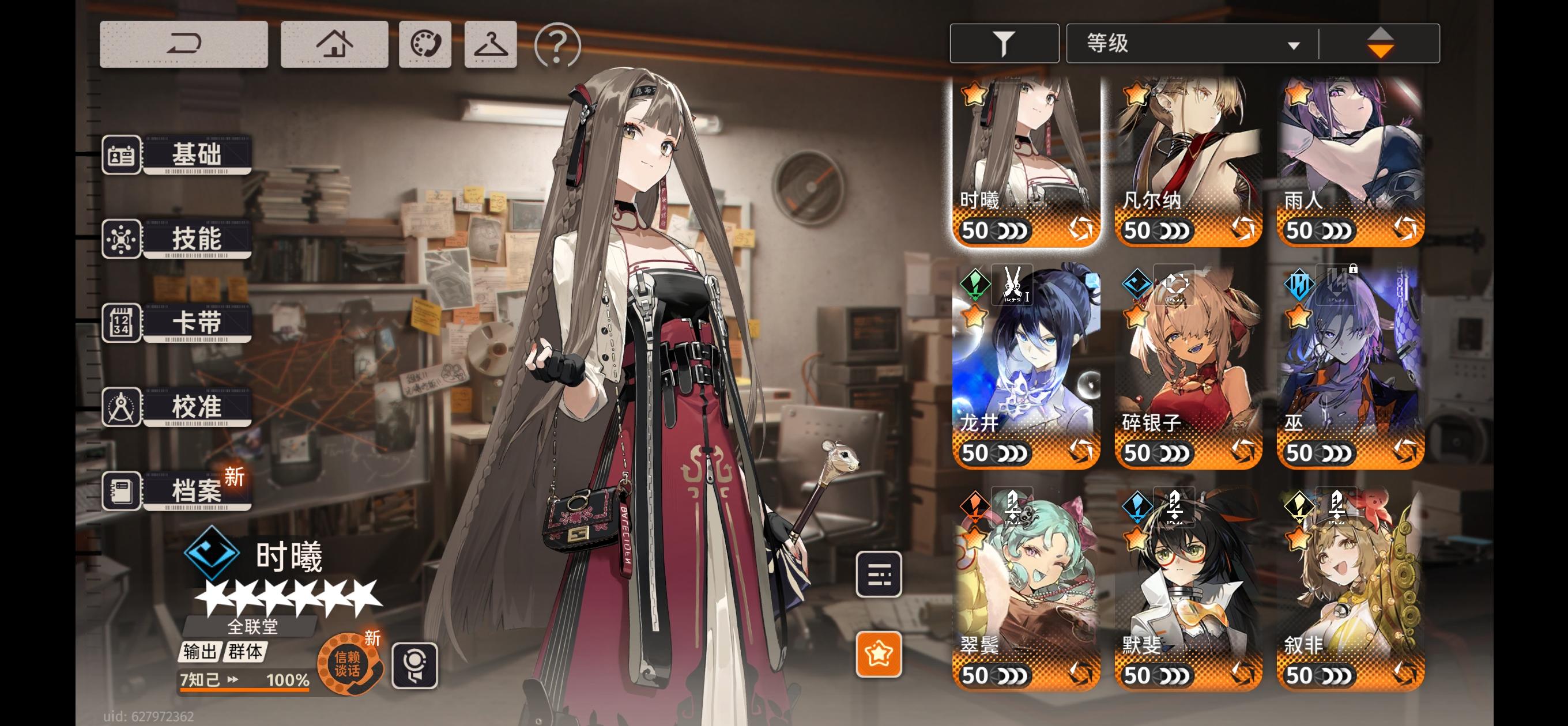Open the clothes hanger outfit icon

[489, 44]
